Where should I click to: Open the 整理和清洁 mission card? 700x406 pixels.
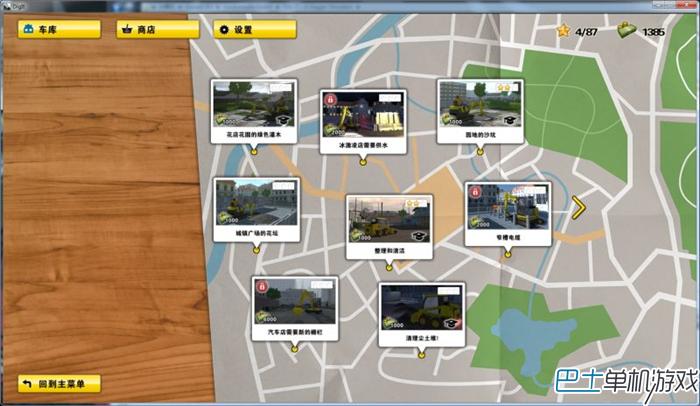click(389, 226)
